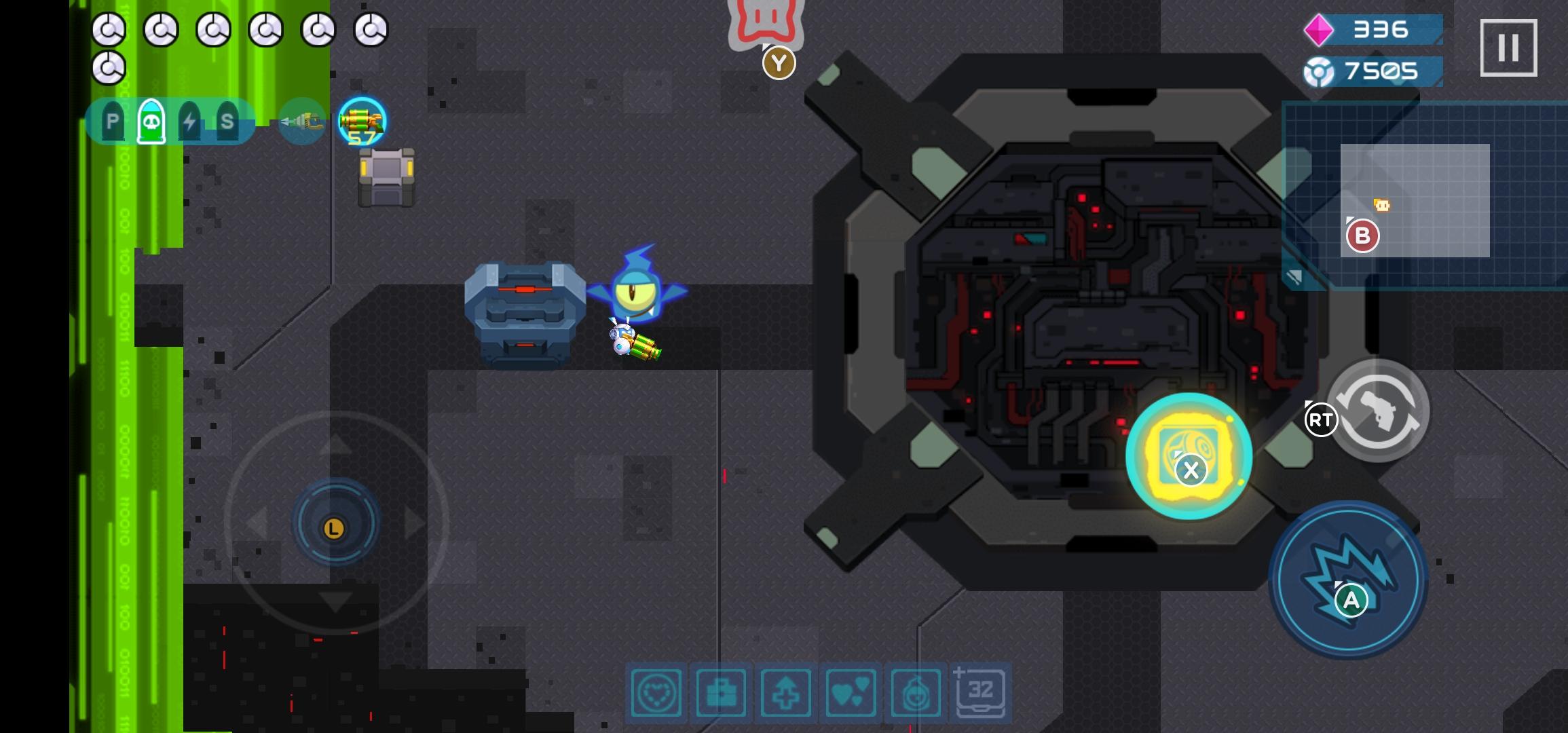The image size is (1568, 733).
Task: Activate the upgrade arrow power-up item
Action: [786, 694]
